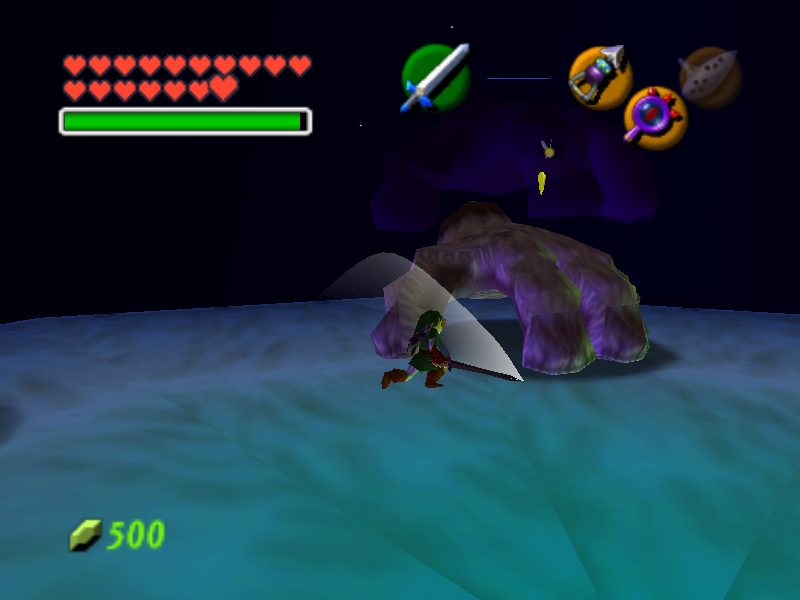800x600 pixels.
Task: Select the sword icon on the green button
Action: pos(436,77)
